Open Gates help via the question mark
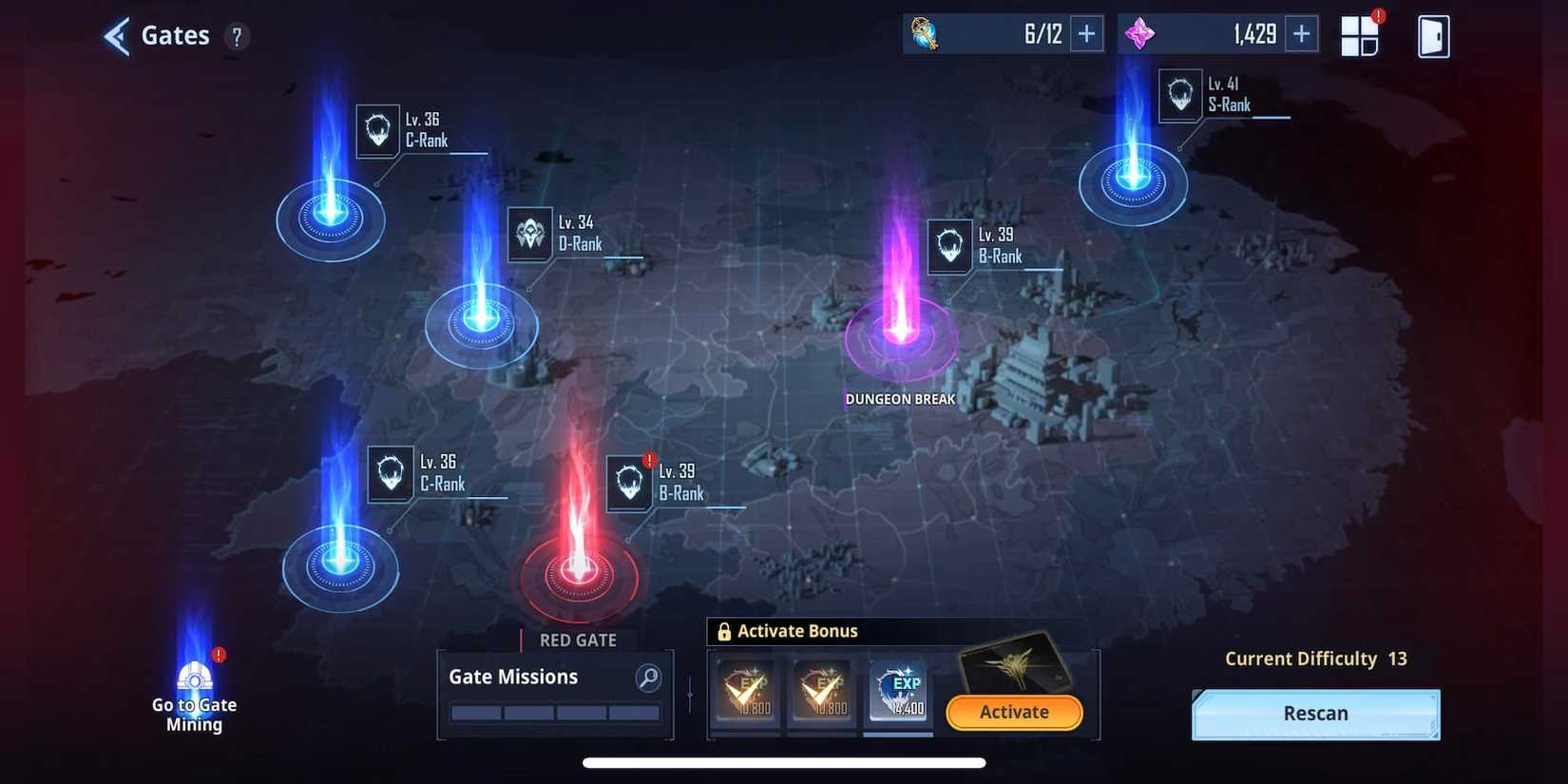The width and height of the screenshot is (1568, 784). [237, 36]
